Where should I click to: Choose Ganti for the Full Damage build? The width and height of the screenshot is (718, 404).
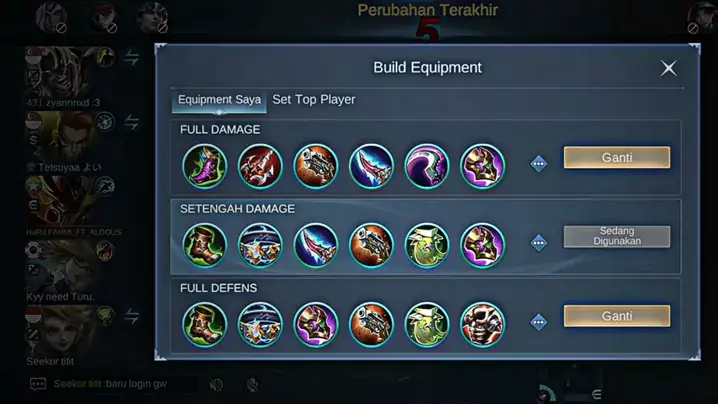click(616, 158)
